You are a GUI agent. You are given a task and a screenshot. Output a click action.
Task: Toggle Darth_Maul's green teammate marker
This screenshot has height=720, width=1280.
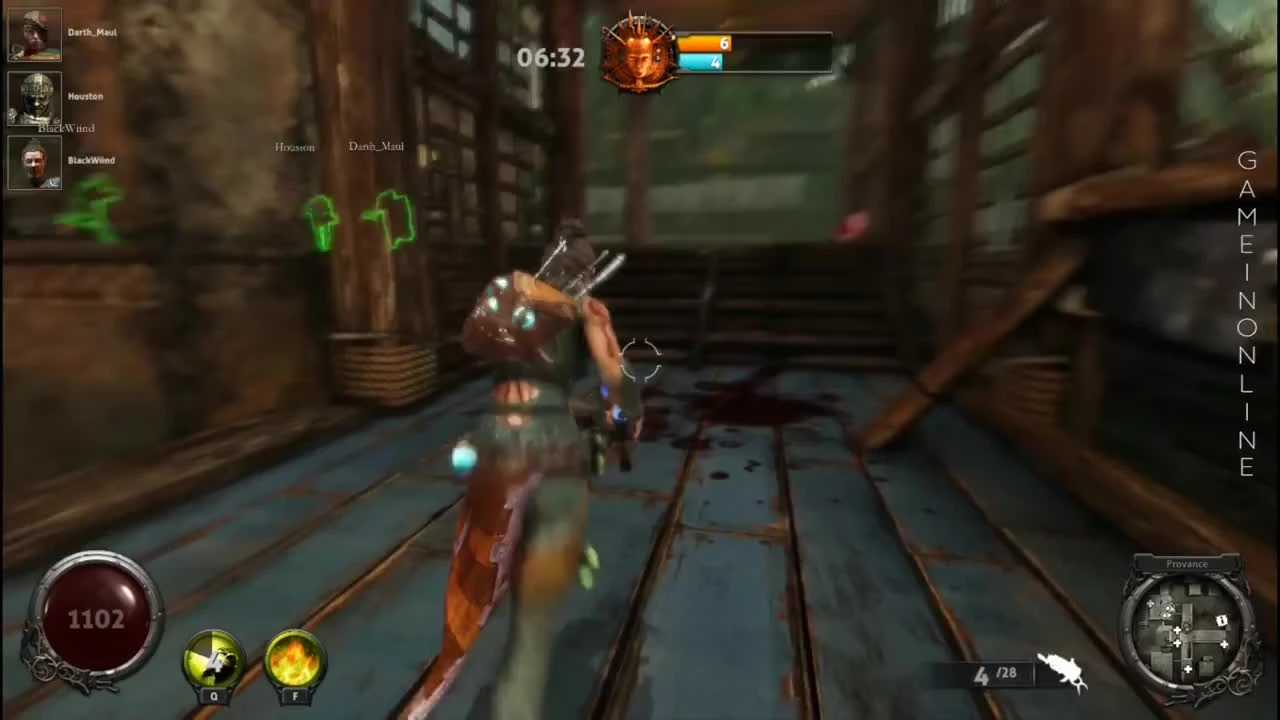[390, 218]
